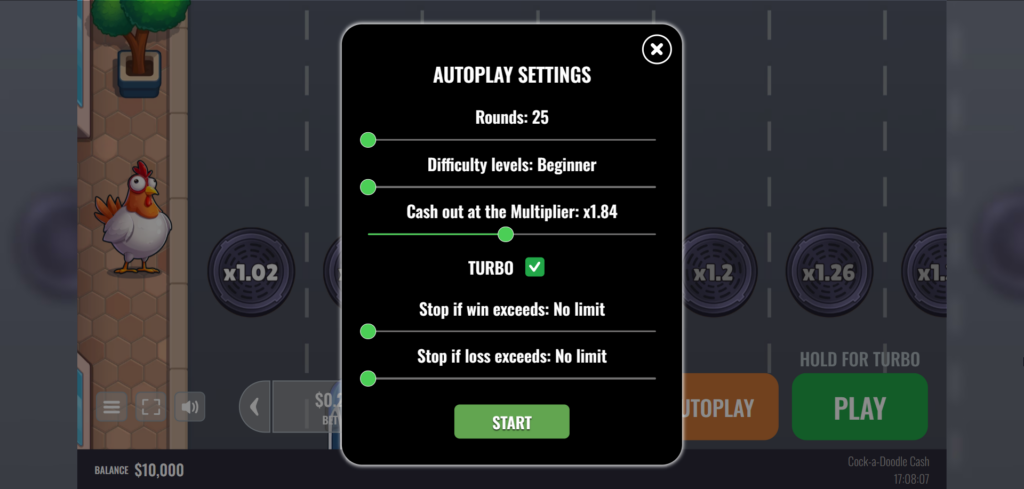Click the Stop if win exceeds slider handle
Screen dimensions: 1024x489
pyautogui.click(x=368, y=331)
